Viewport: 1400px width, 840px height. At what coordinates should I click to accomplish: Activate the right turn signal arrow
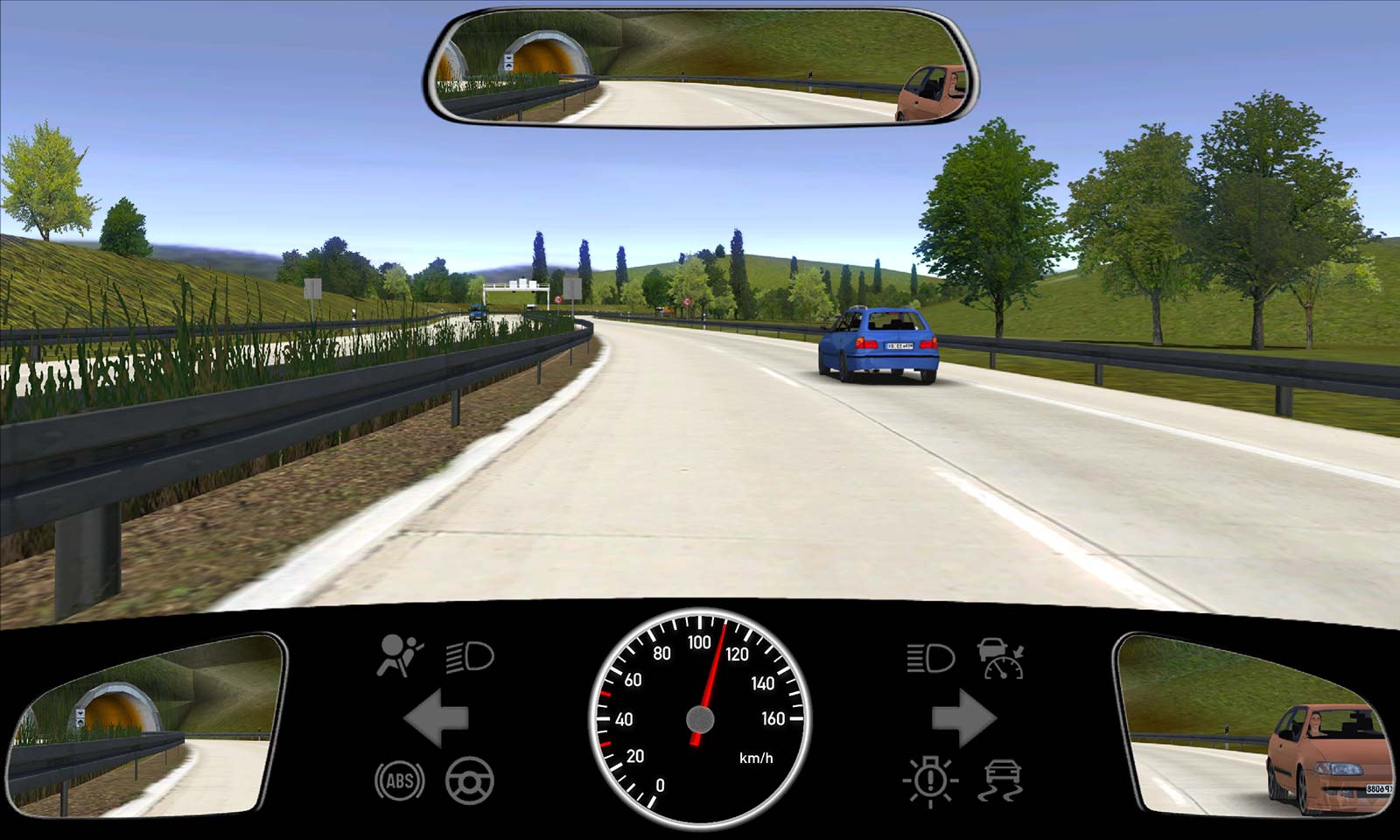[963, 718]
